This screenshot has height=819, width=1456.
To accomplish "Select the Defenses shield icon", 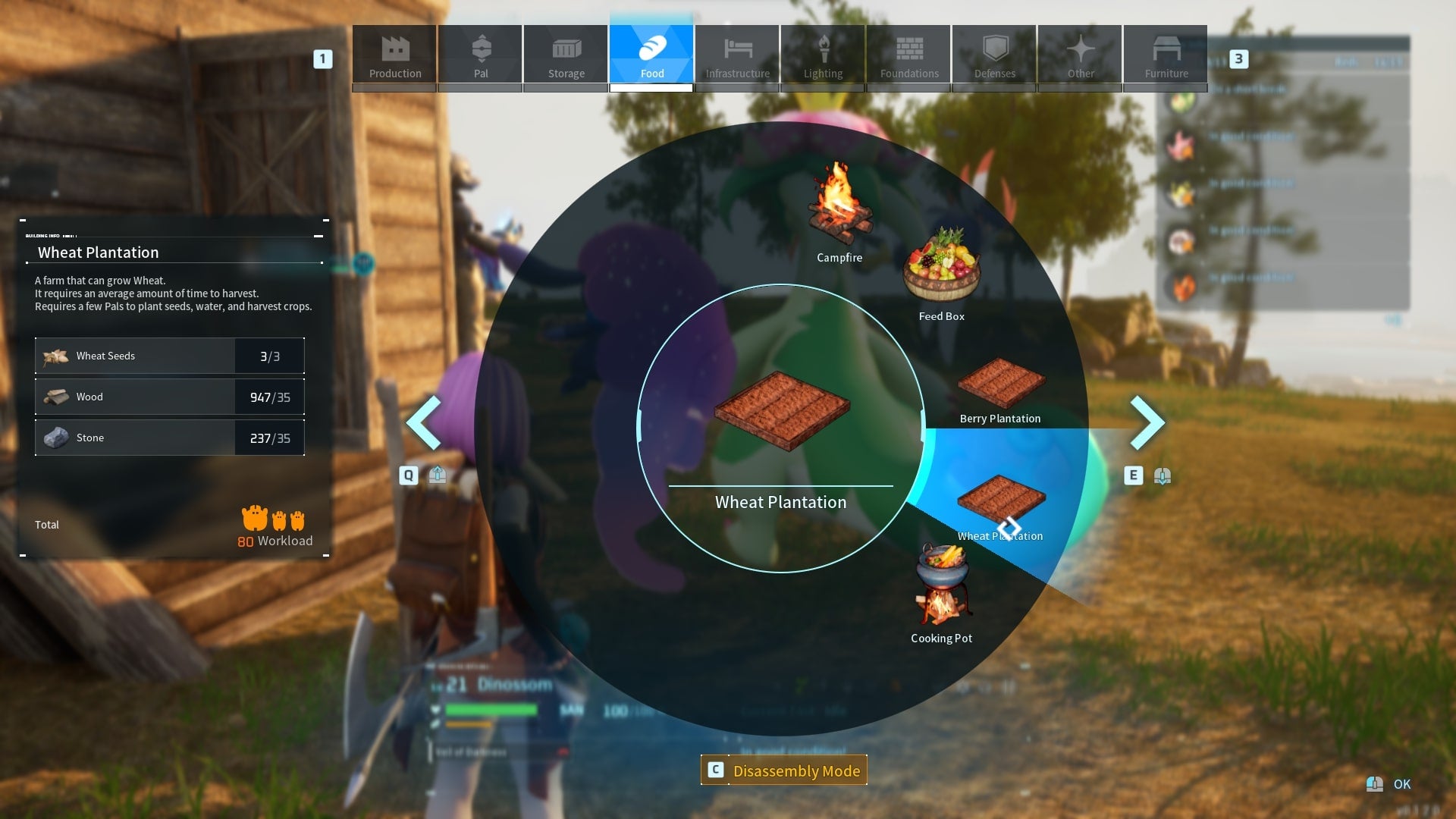I will (x=994, y=53).
